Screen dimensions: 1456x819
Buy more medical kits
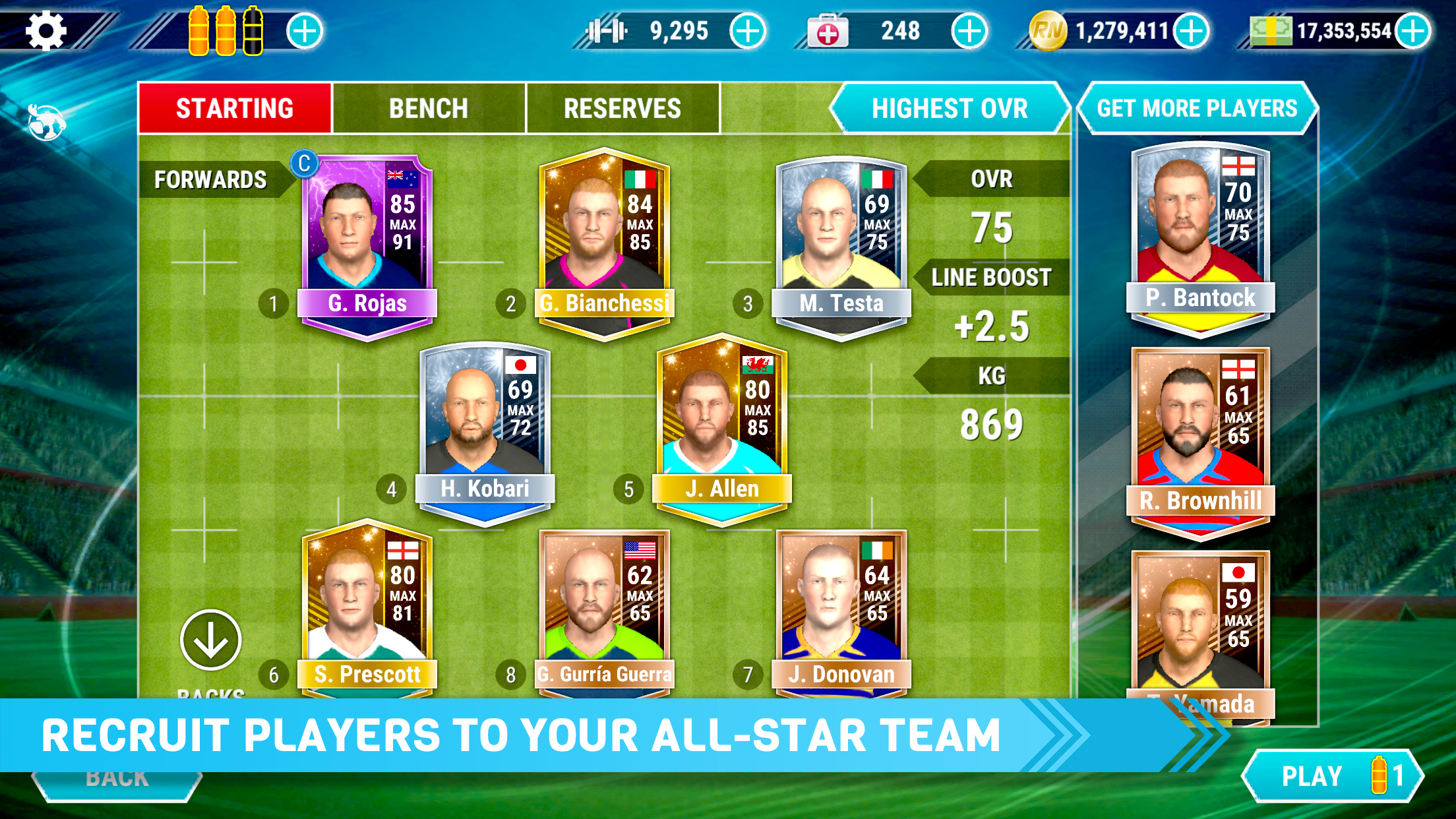tap(969, 30)
